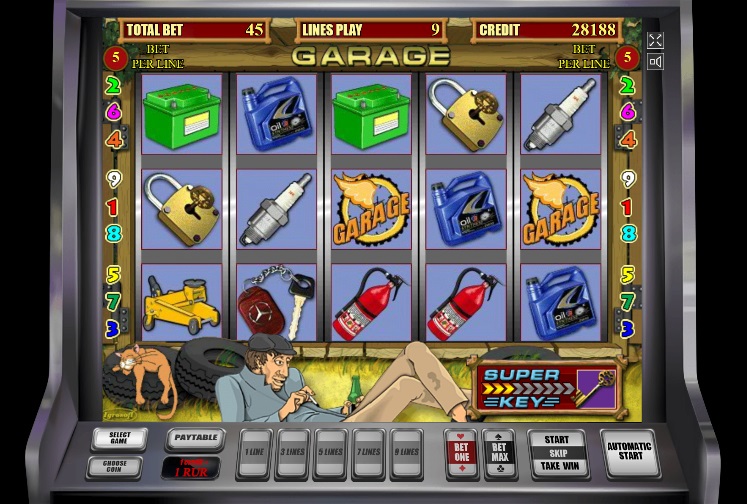The image size is (747, 504).
Task: Set play to 5 Lines
Action: (x=330, y=453)
